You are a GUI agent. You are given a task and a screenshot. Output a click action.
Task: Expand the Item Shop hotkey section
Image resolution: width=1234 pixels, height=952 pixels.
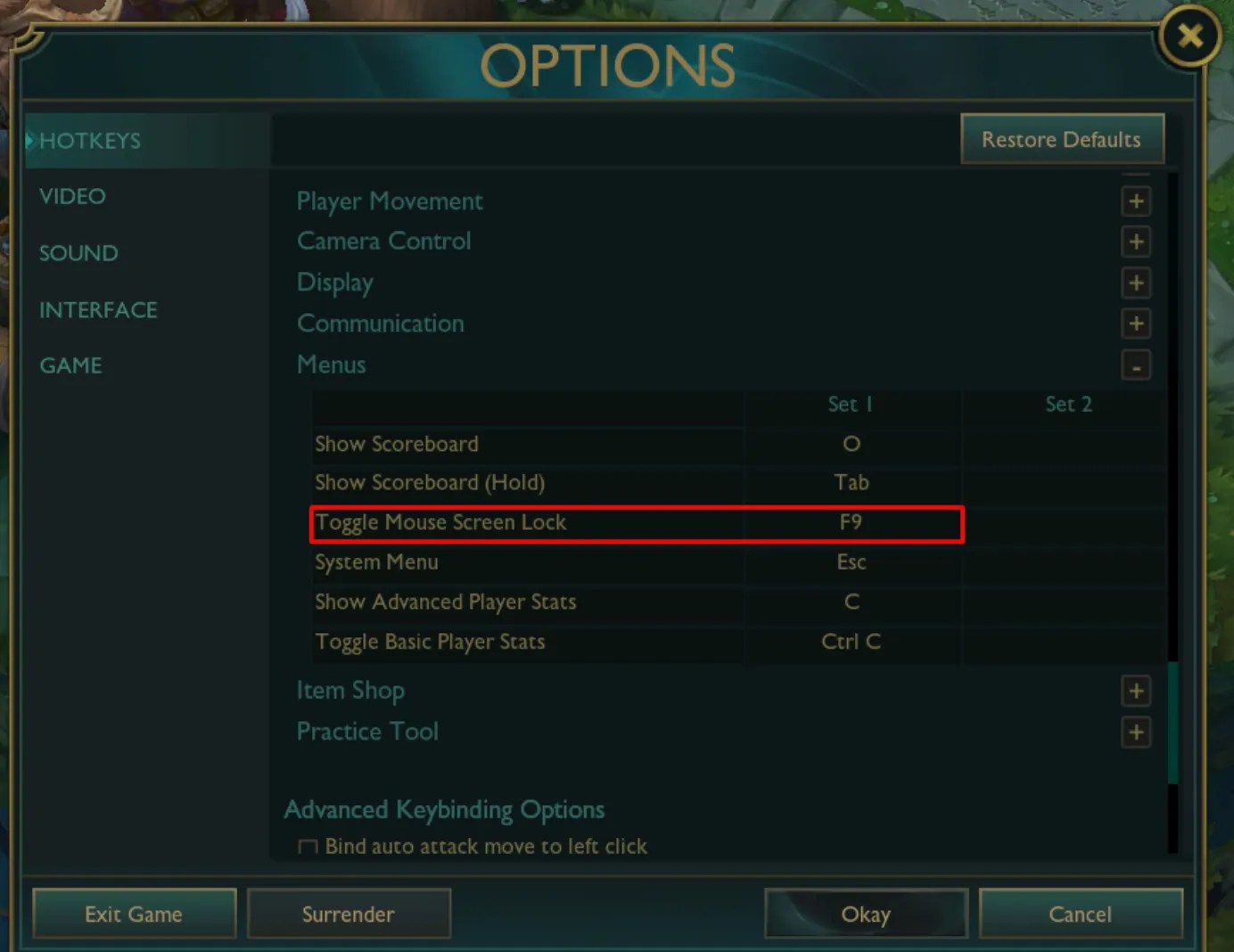pyautogui.click(x=1136, y=691)
